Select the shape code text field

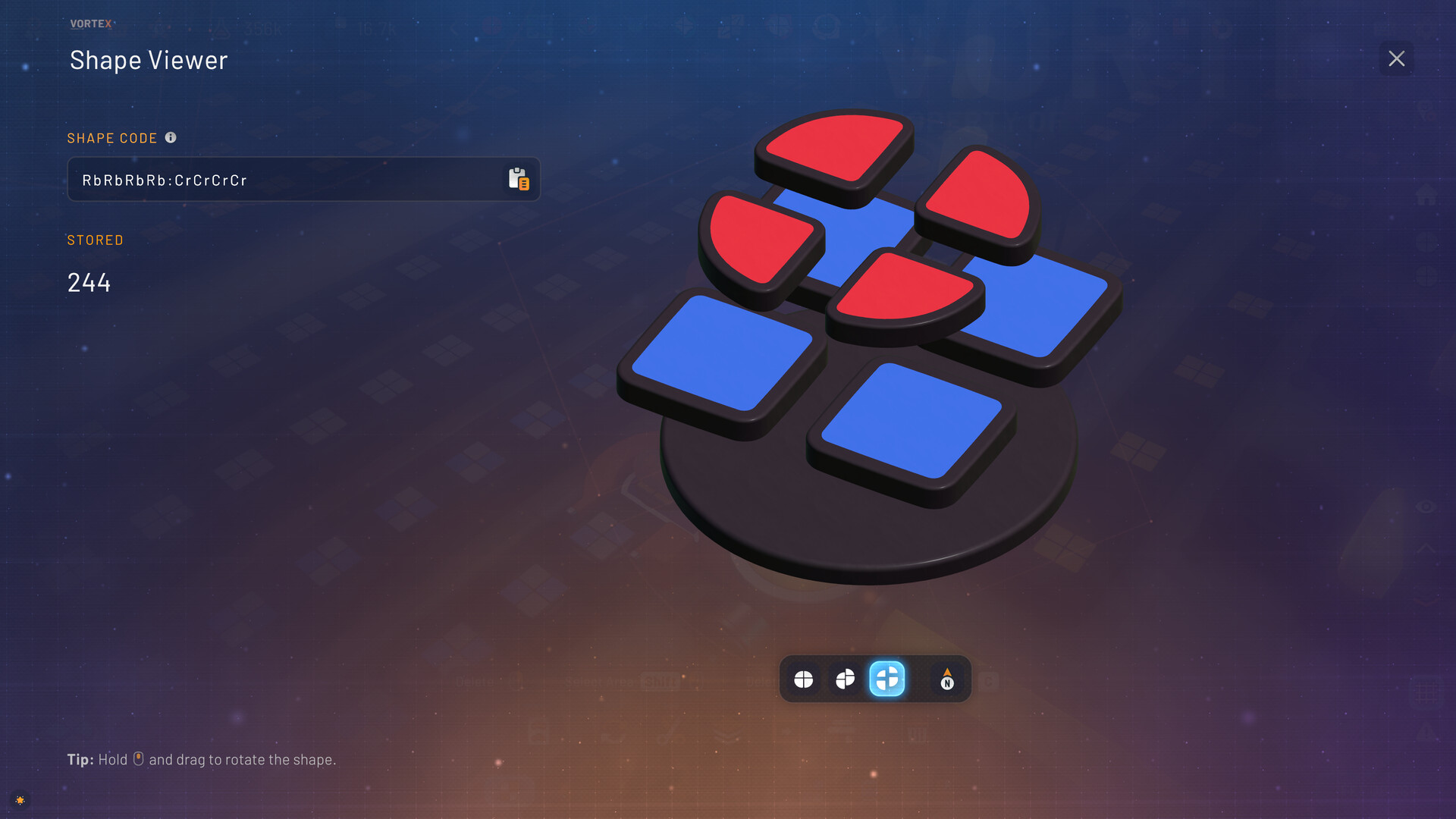[x=288, y=180]
